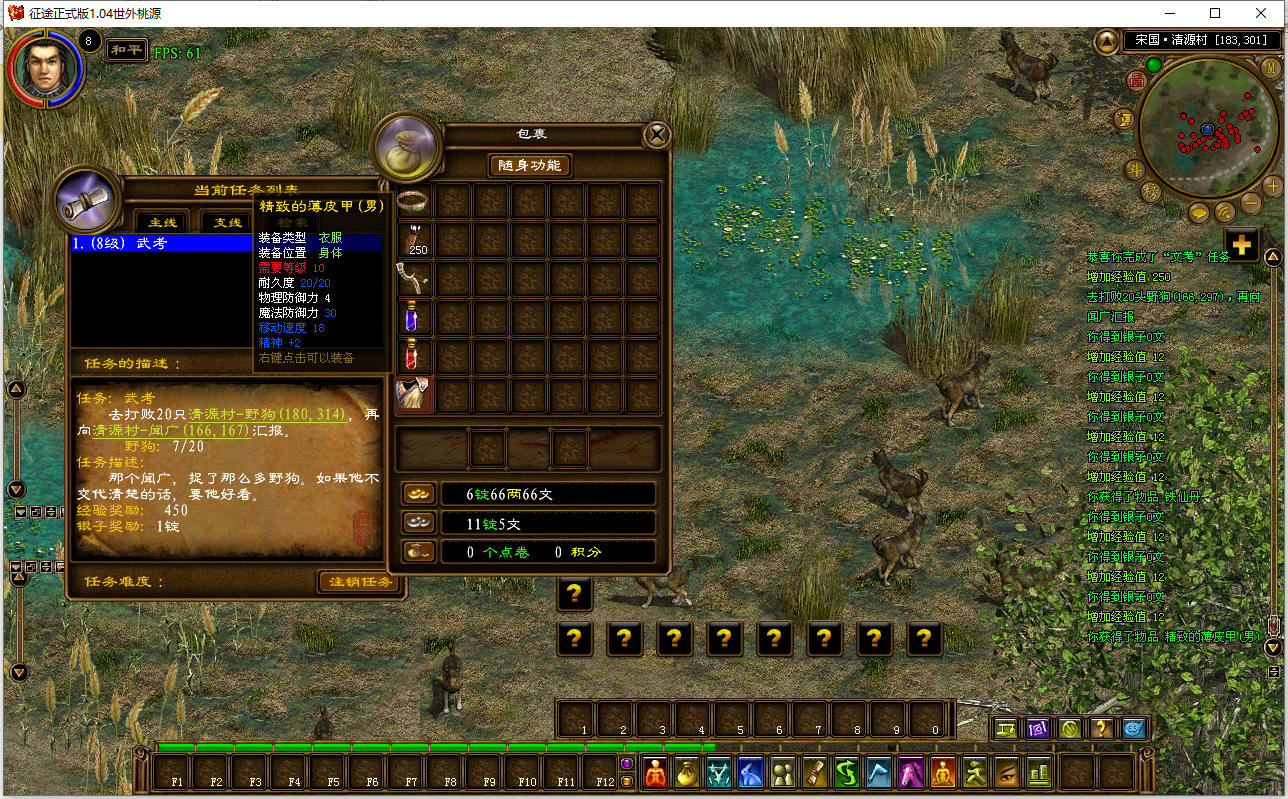Select the leather armor item in bag
The height and width of the screenshot is (799, 1288).
coord(415,396)
